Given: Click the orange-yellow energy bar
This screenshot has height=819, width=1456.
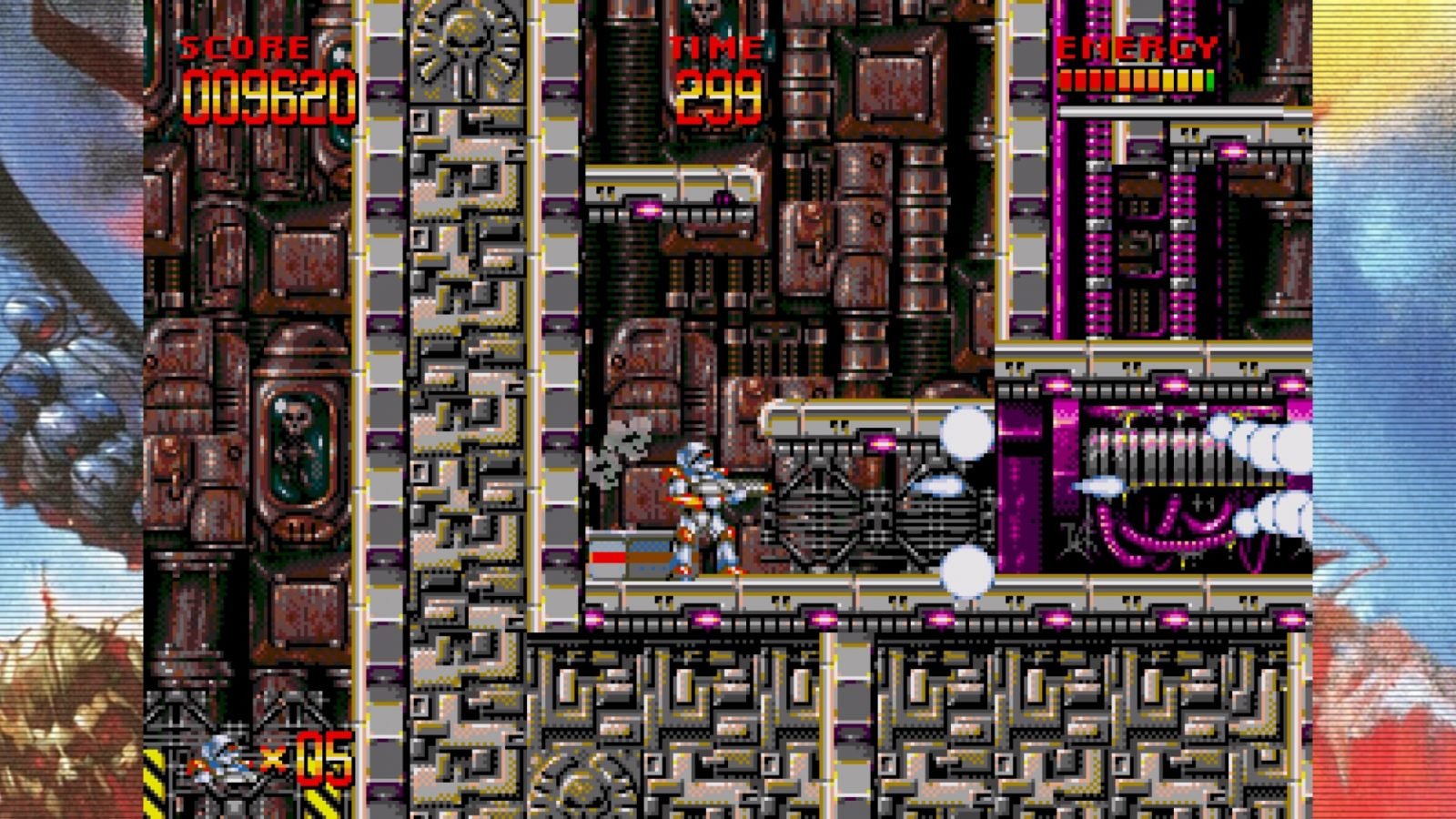Looking at the screenshot, I should coord(1133,80).
